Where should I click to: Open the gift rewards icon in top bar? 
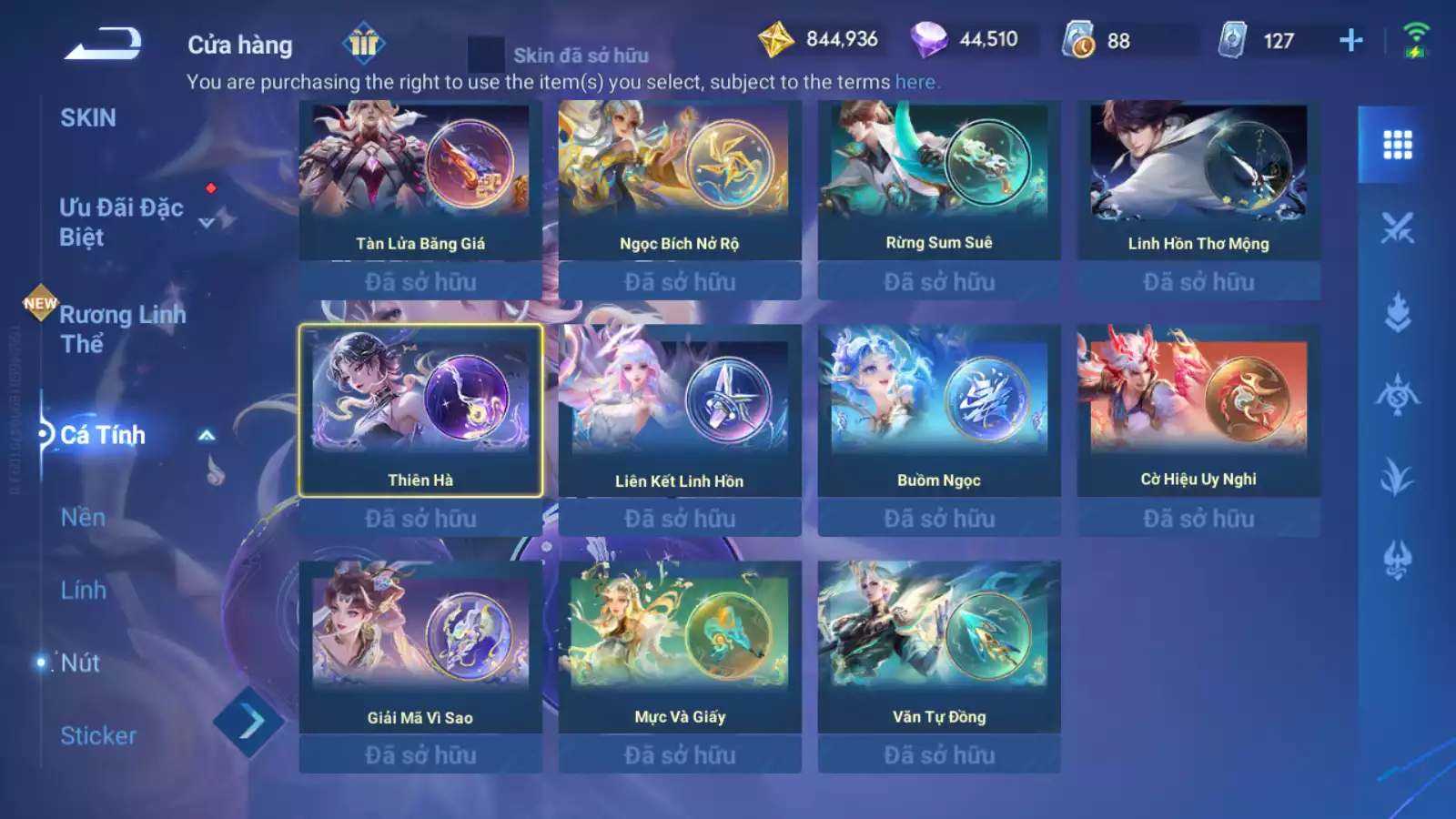click(364, 45)
